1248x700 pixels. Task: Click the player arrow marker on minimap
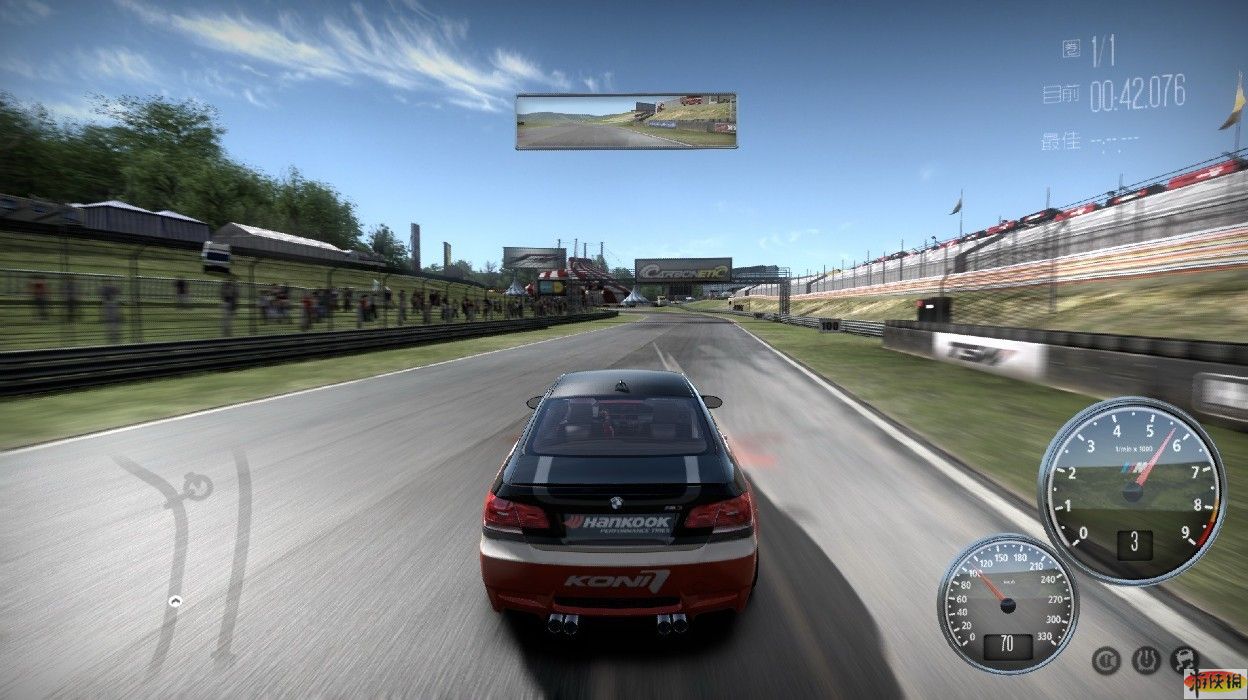pyautogui.click(x=175, y=601)
